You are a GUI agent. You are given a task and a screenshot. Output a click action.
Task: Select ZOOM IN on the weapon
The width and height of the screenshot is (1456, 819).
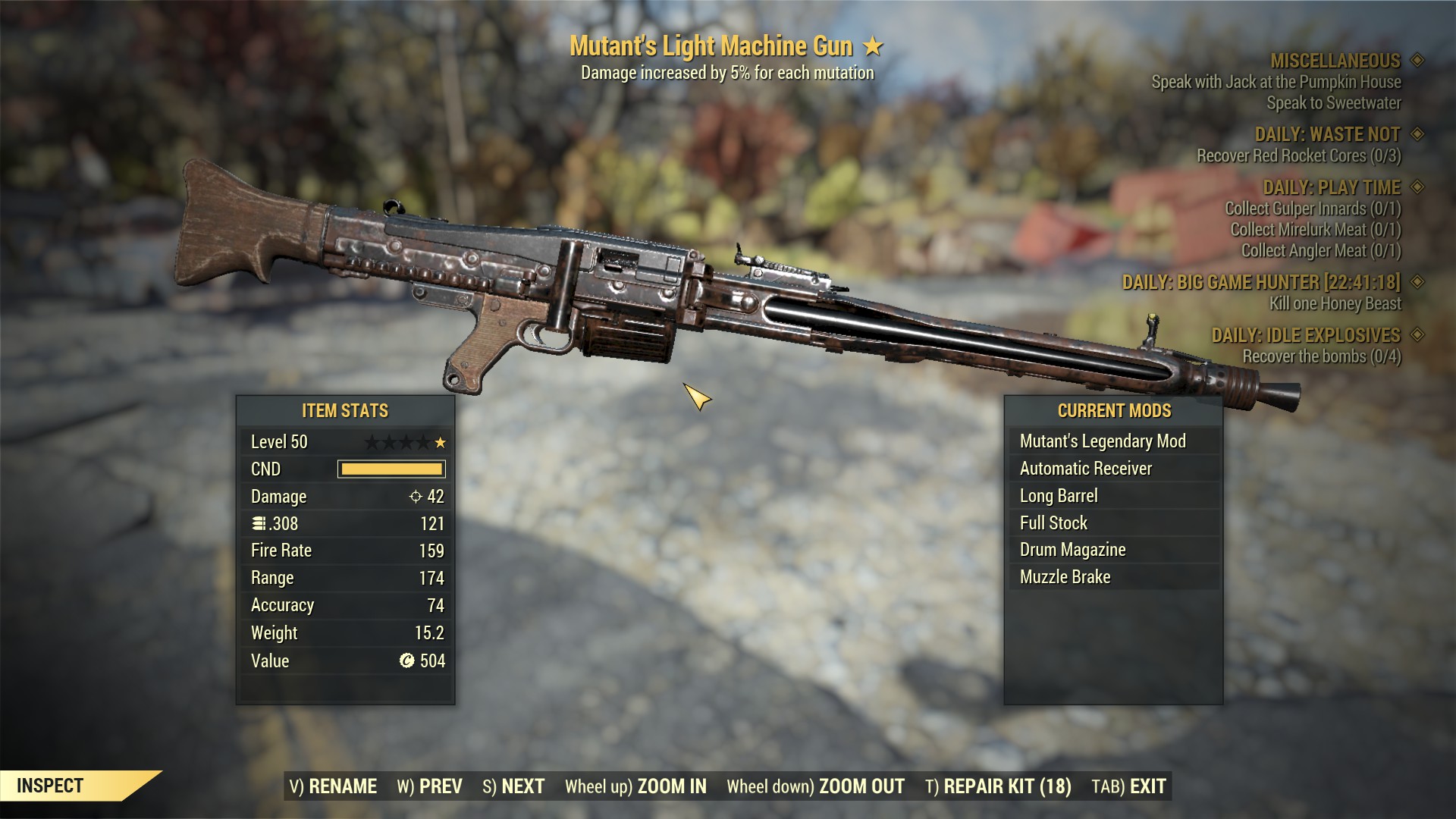(x=635, y=786)
